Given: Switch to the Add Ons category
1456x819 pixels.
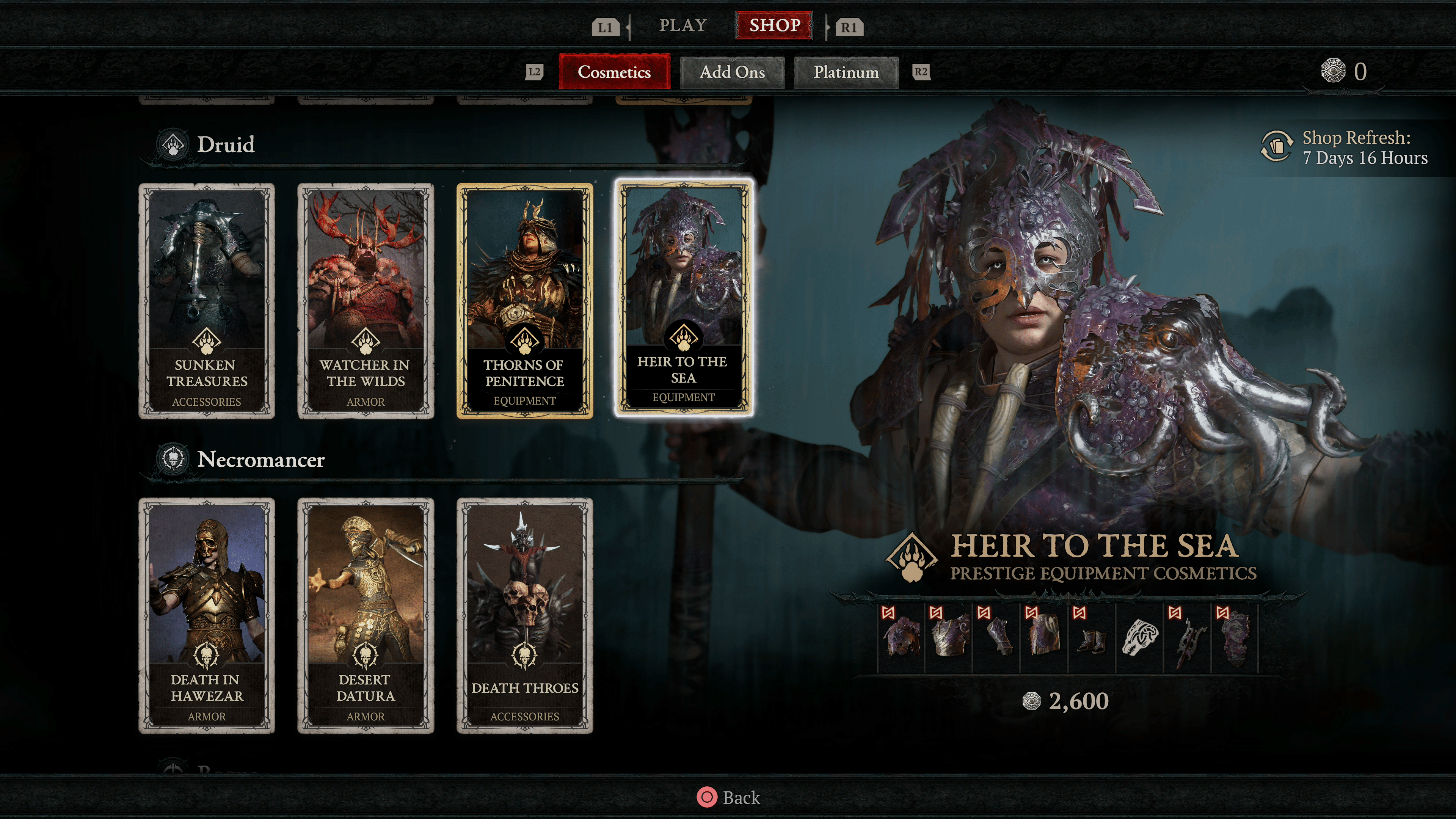Looking at the screenshot, I should (x=732, y=72).
